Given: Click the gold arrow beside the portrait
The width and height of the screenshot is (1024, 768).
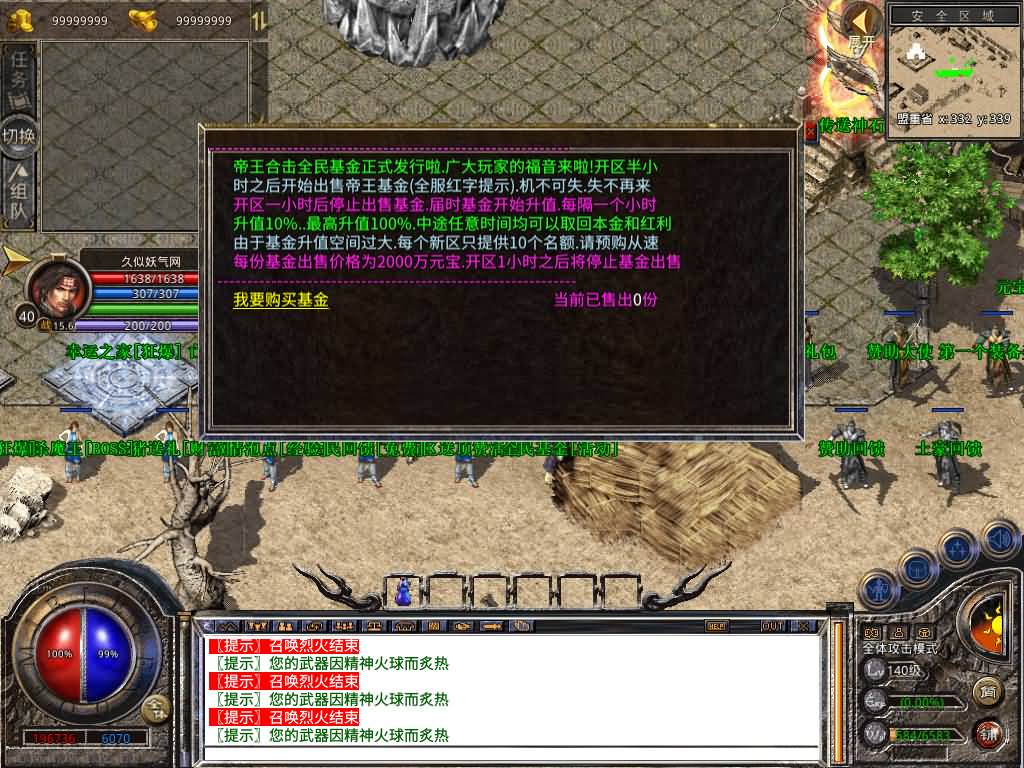Looking at the screenshot, I should click(x=17, y=260).
